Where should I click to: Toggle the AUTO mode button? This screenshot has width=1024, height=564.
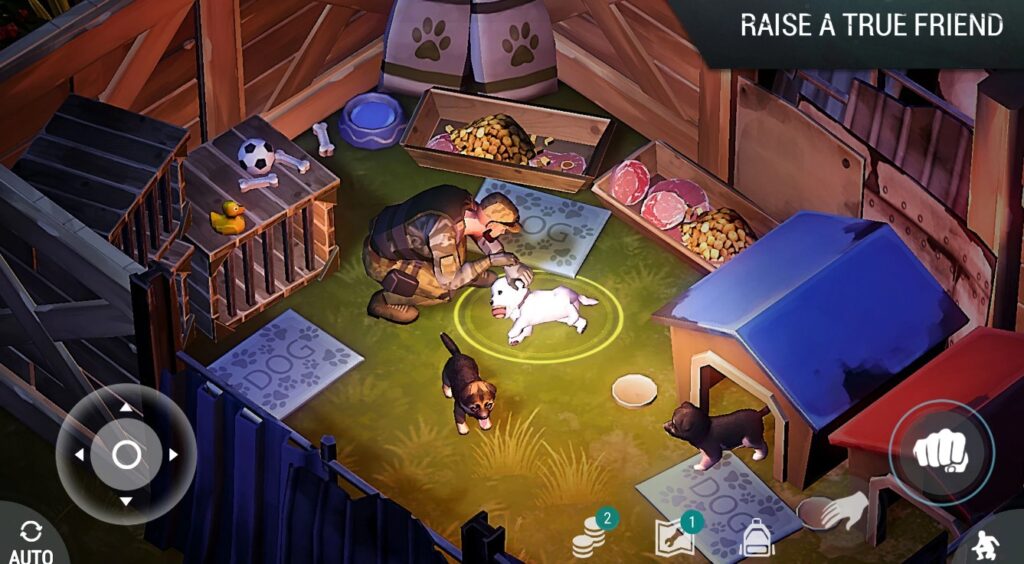pos(30,540)
